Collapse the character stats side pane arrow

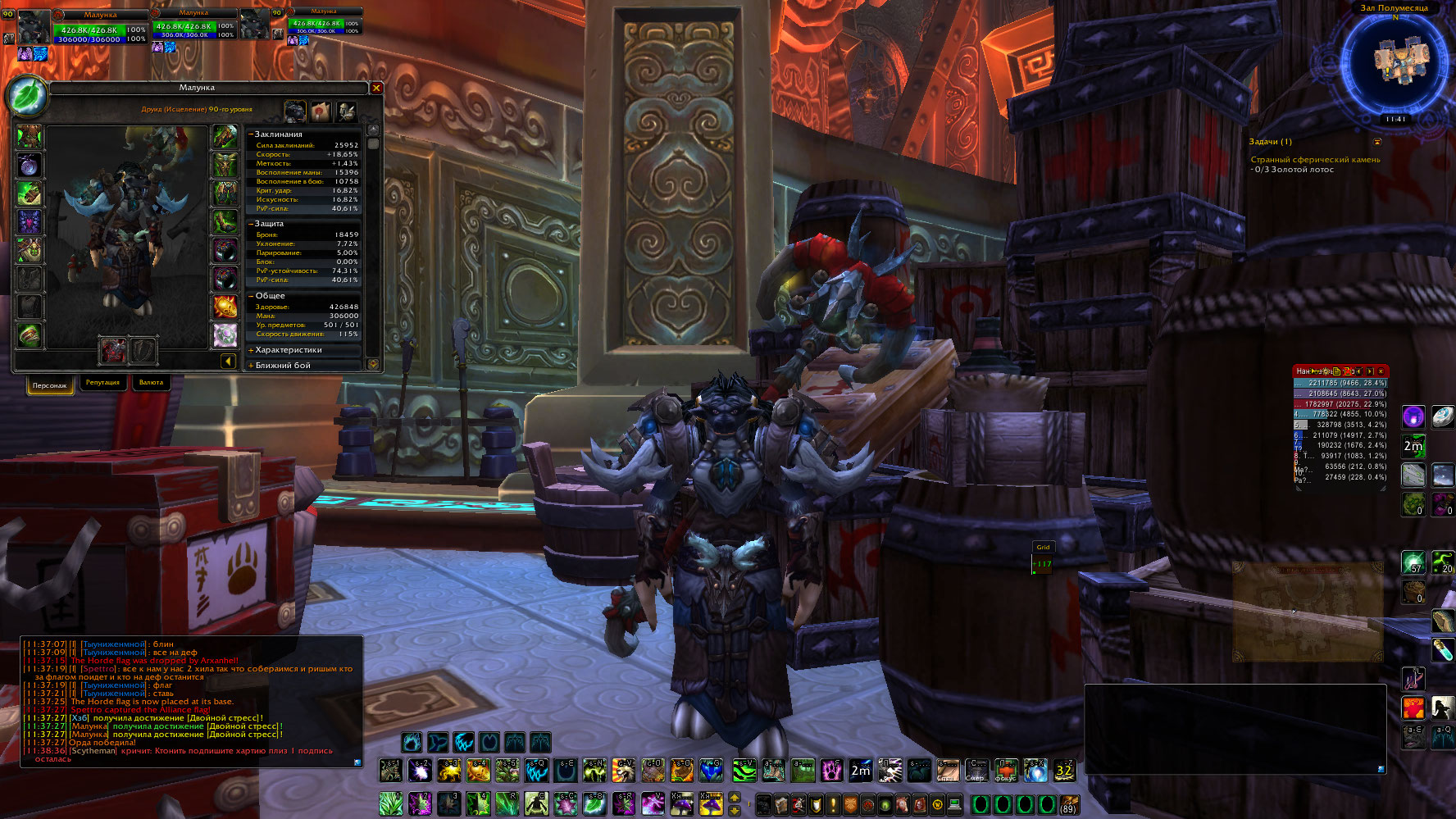pyautogui.click(x=228, y=361)
